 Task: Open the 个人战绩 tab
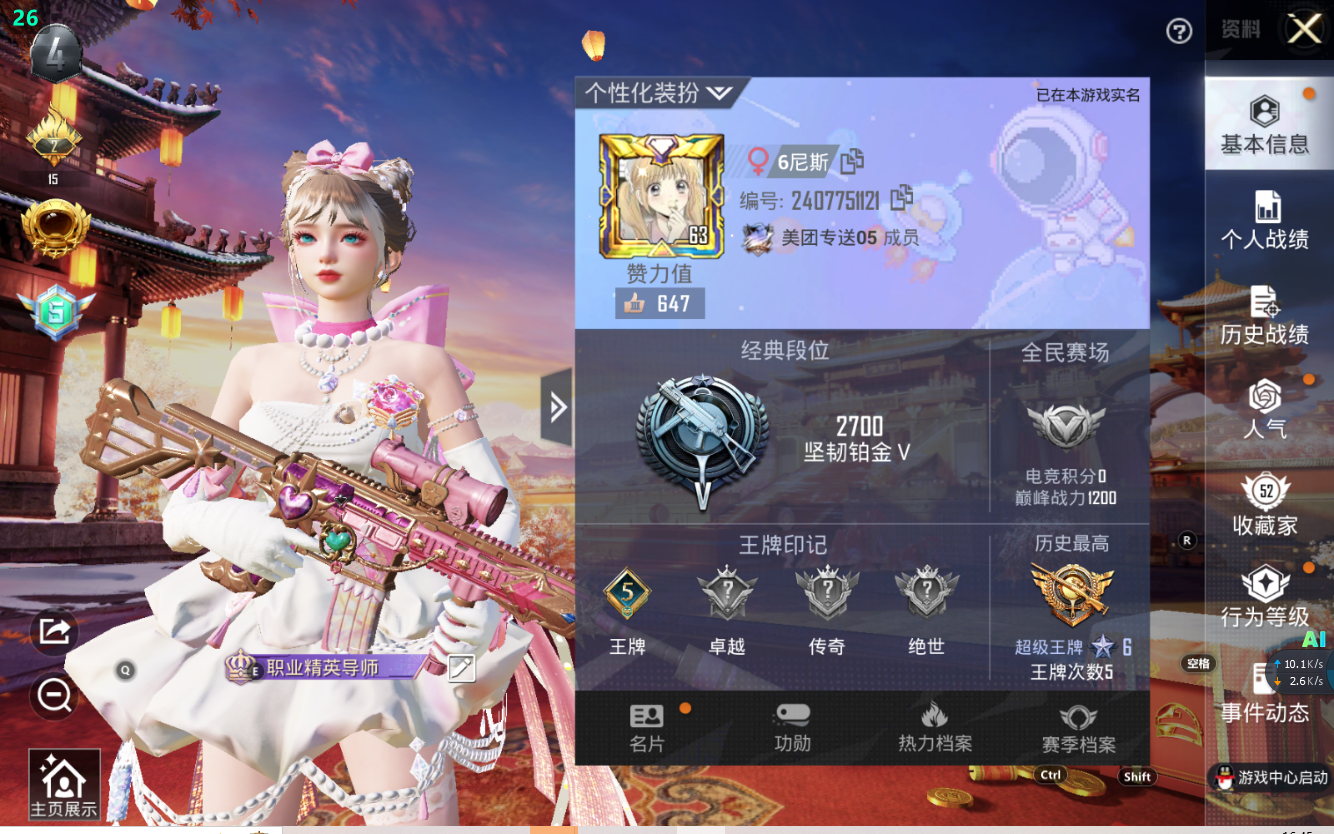click(x=1265, y=220)
